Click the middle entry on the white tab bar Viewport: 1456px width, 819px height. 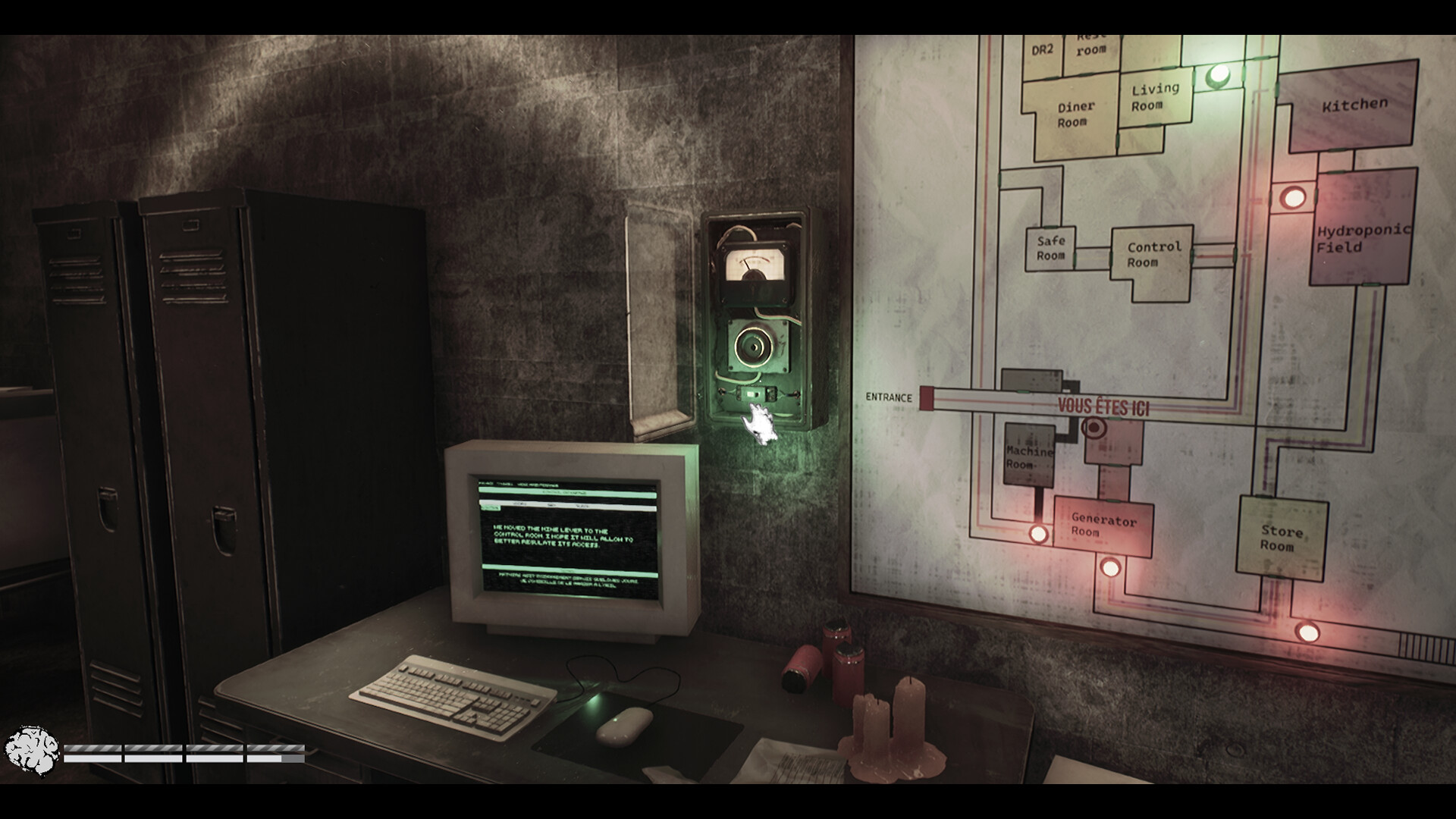tap(554, 504)
